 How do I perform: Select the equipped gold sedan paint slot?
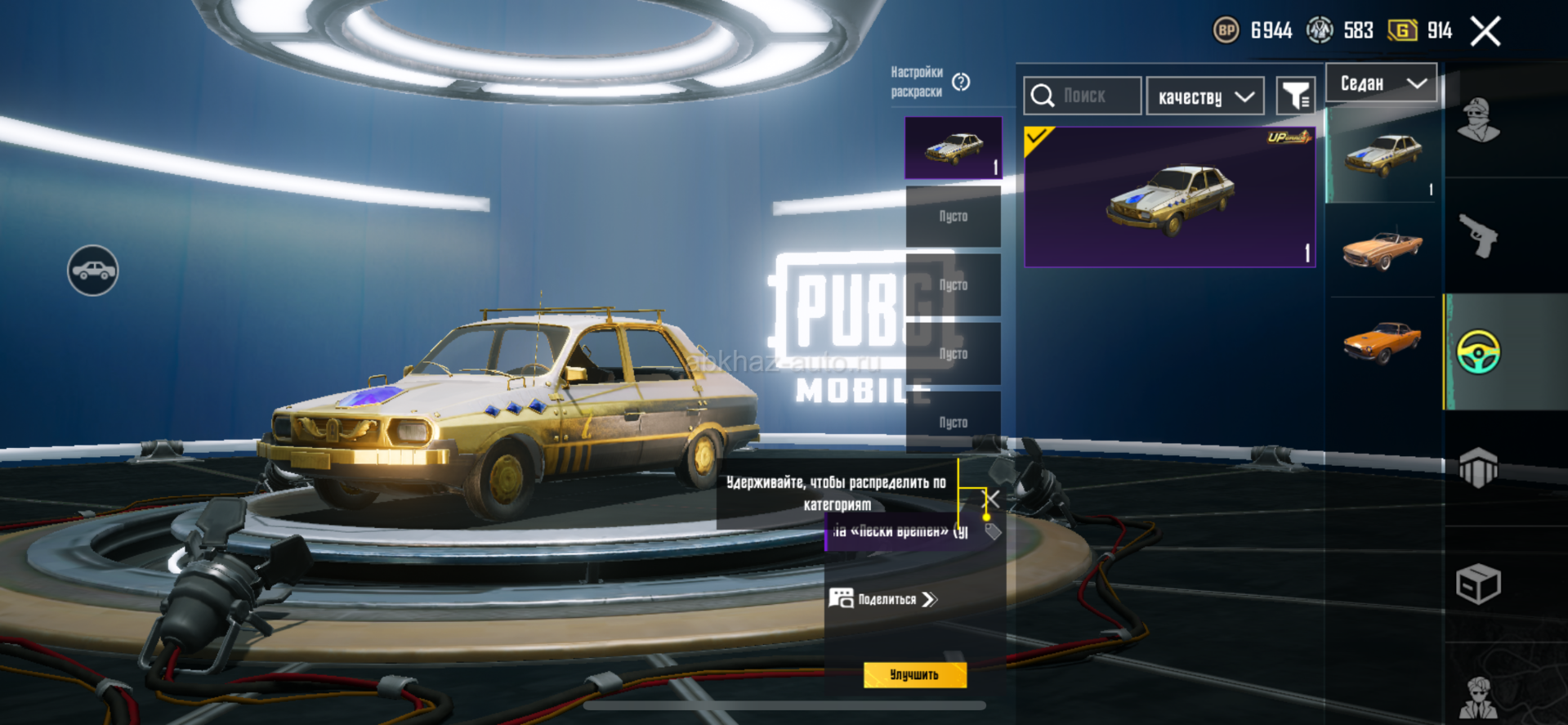click(953, 148)
